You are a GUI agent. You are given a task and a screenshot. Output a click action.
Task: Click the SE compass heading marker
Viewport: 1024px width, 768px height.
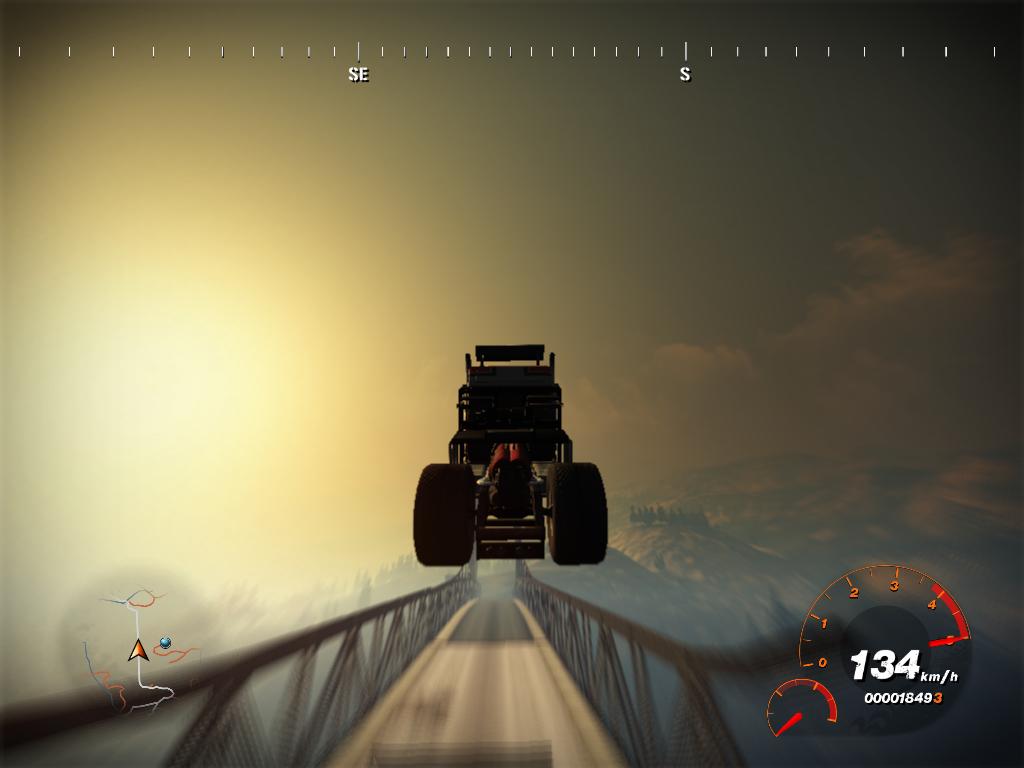point(358,73)
